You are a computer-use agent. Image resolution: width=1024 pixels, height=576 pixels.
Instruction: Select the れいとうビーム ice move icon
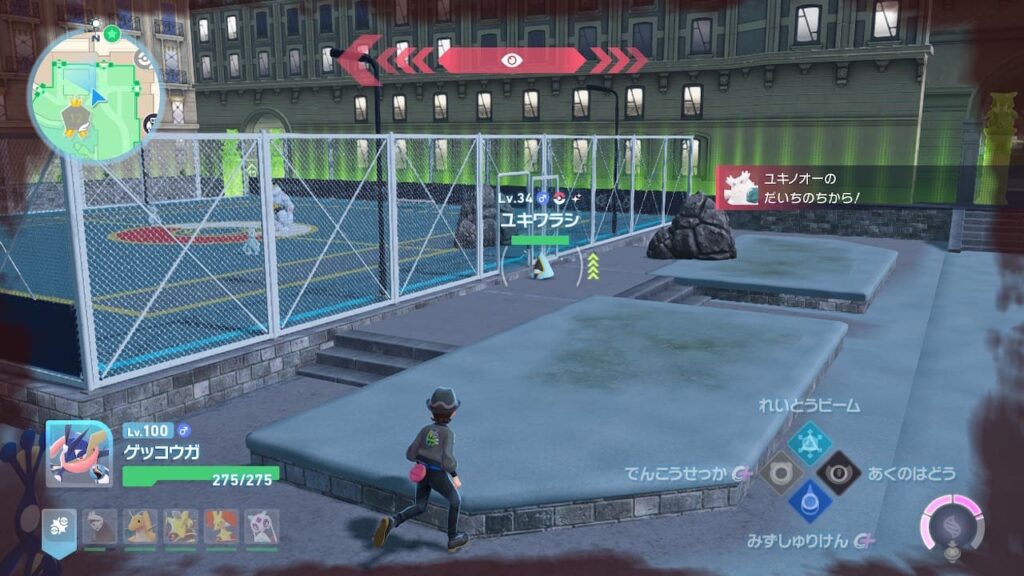(x=808, y=440)
